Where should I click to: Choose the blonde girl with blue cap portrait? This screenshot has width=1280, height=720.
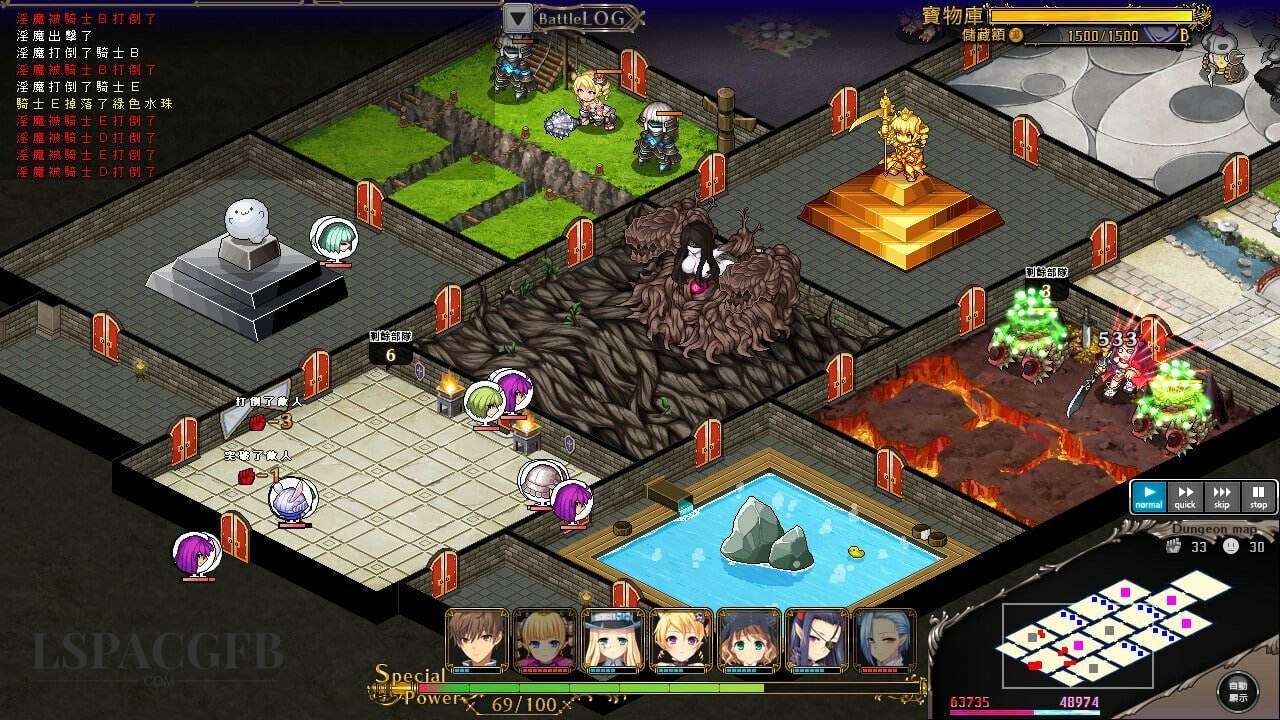[x=613, y=640]
